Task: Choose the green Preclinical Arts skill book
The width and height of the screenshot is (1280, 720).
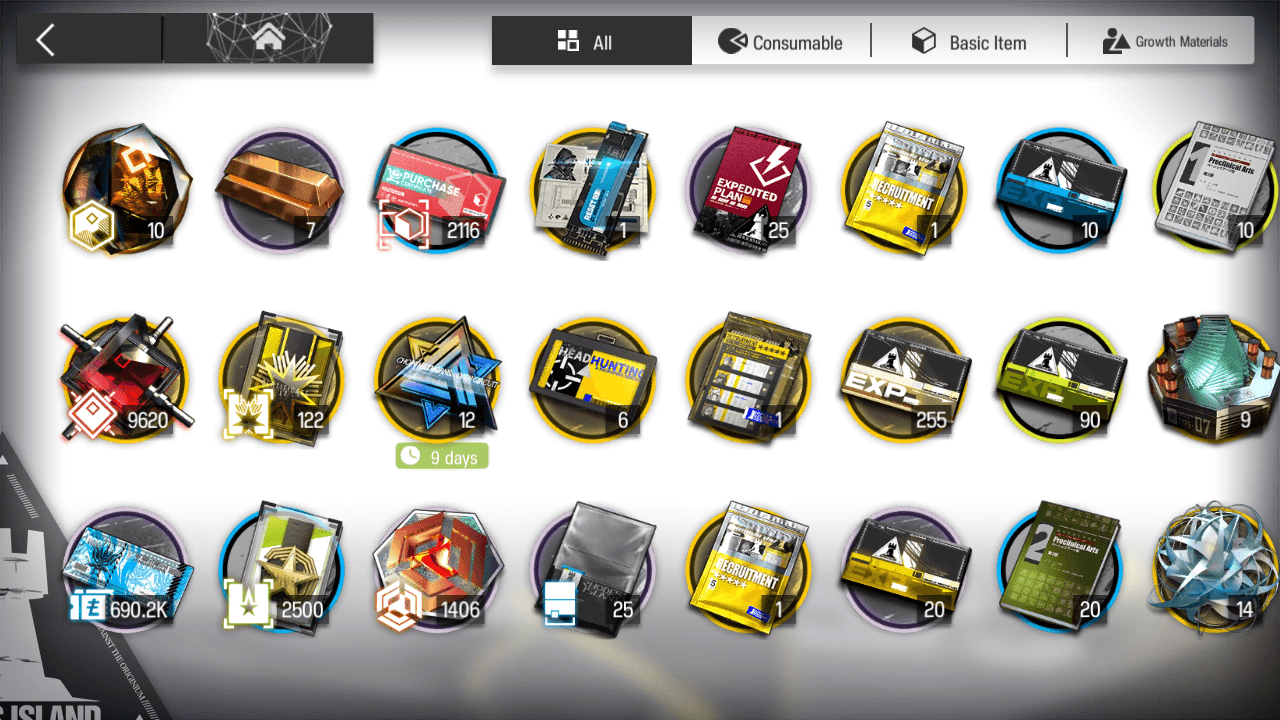Action: click(1060, 568)
